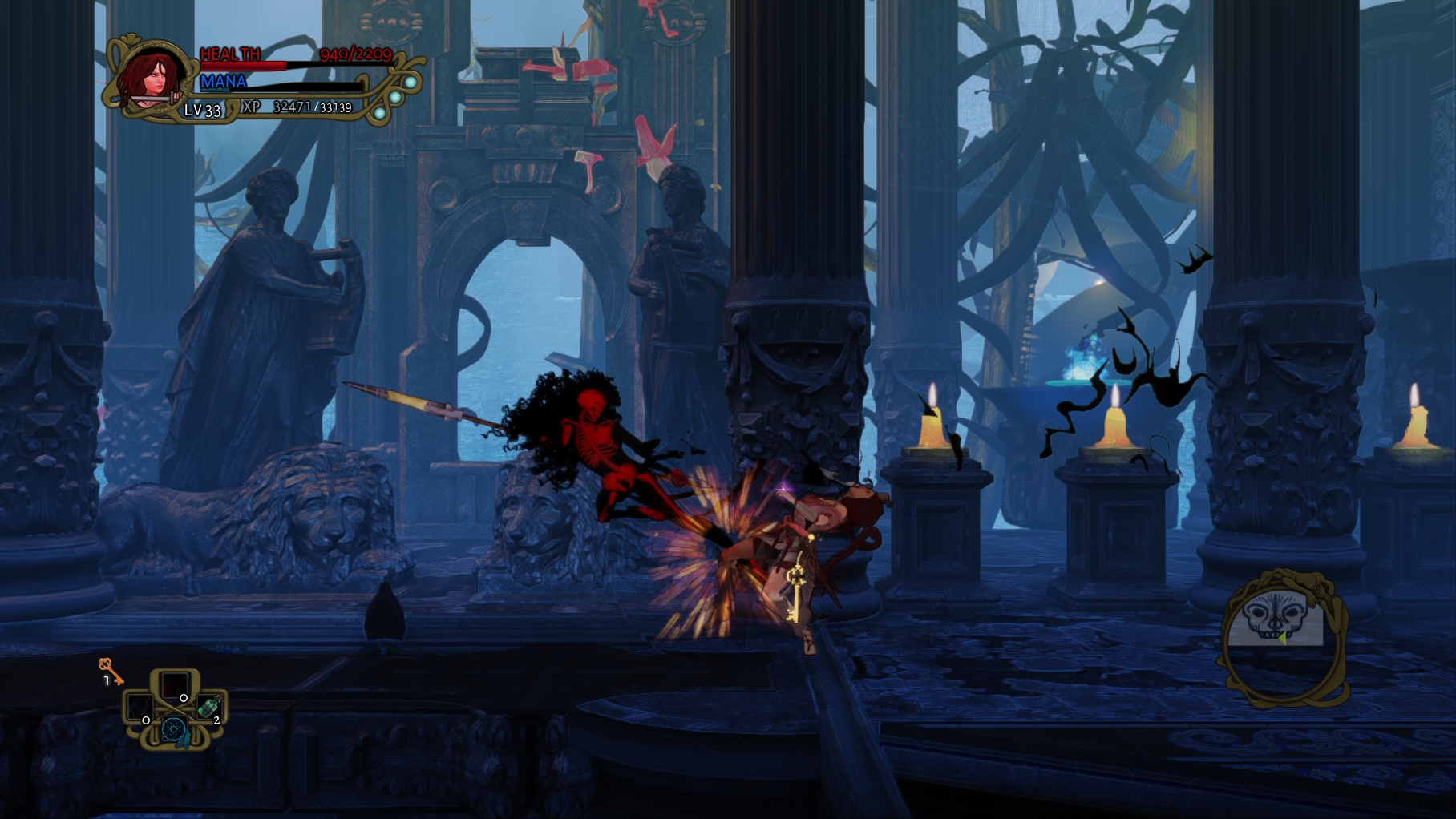
Task: Click the sword icon below the portrait
Action: click(x=152, y=99)
